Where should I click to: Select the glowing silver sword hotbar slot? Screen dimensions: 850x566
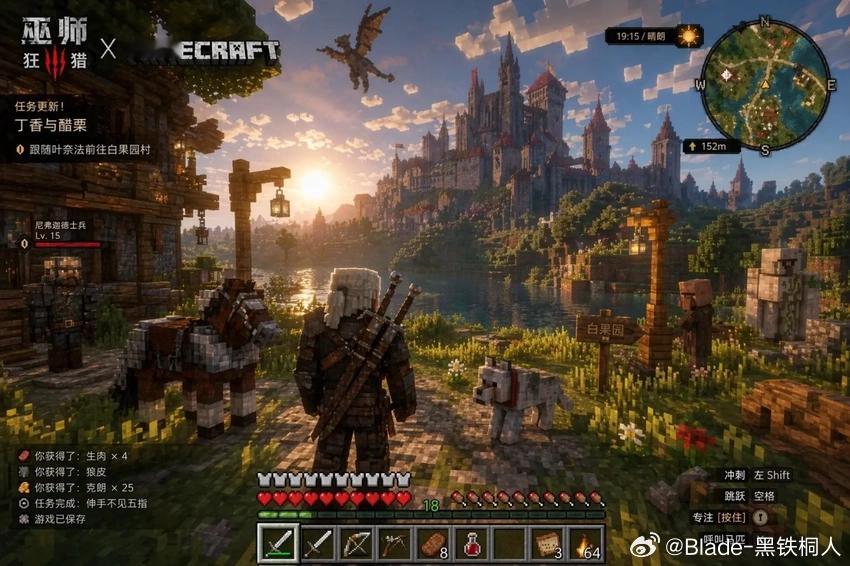pyautogui.click(x=277, y=544)
